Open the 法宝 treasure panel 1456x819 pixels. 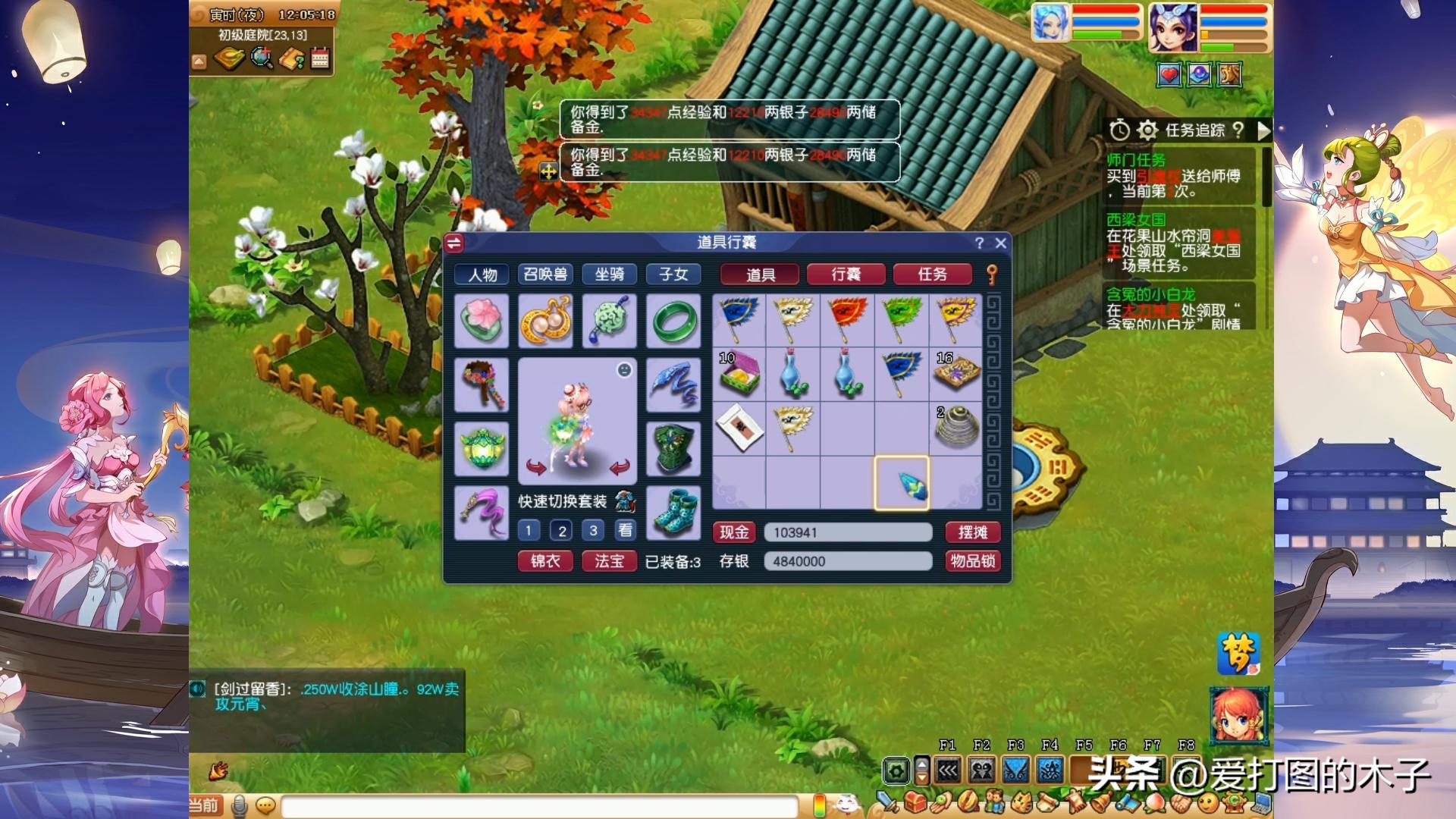click(609, 561)
